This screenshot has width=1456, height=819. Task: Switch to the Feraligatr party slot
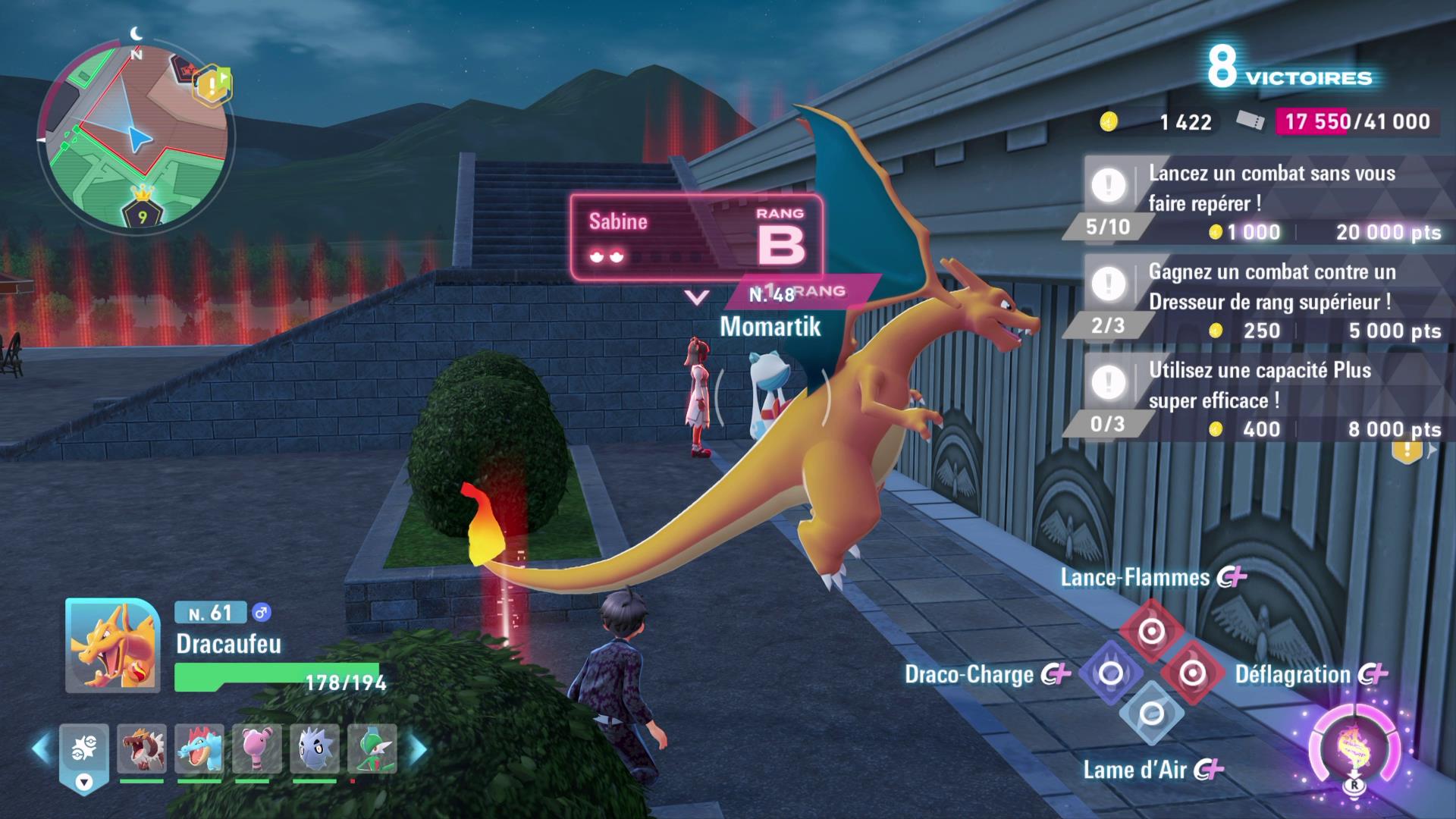[199, 749]
